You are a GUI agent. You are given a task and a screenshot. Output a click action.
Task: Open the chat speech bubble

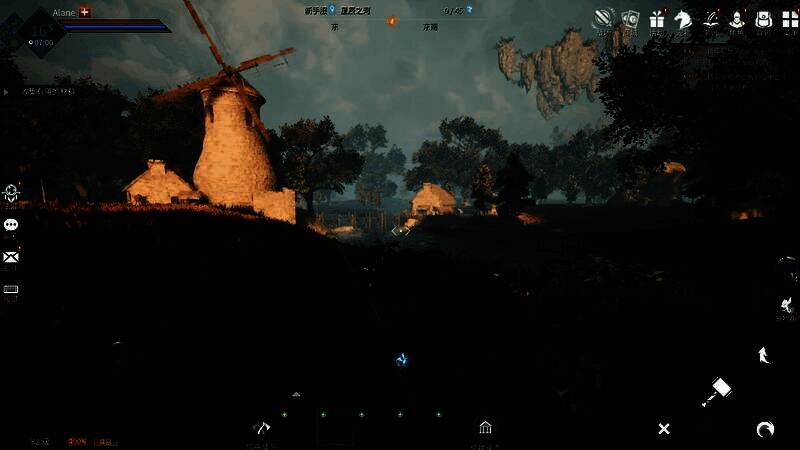(11, 225)
